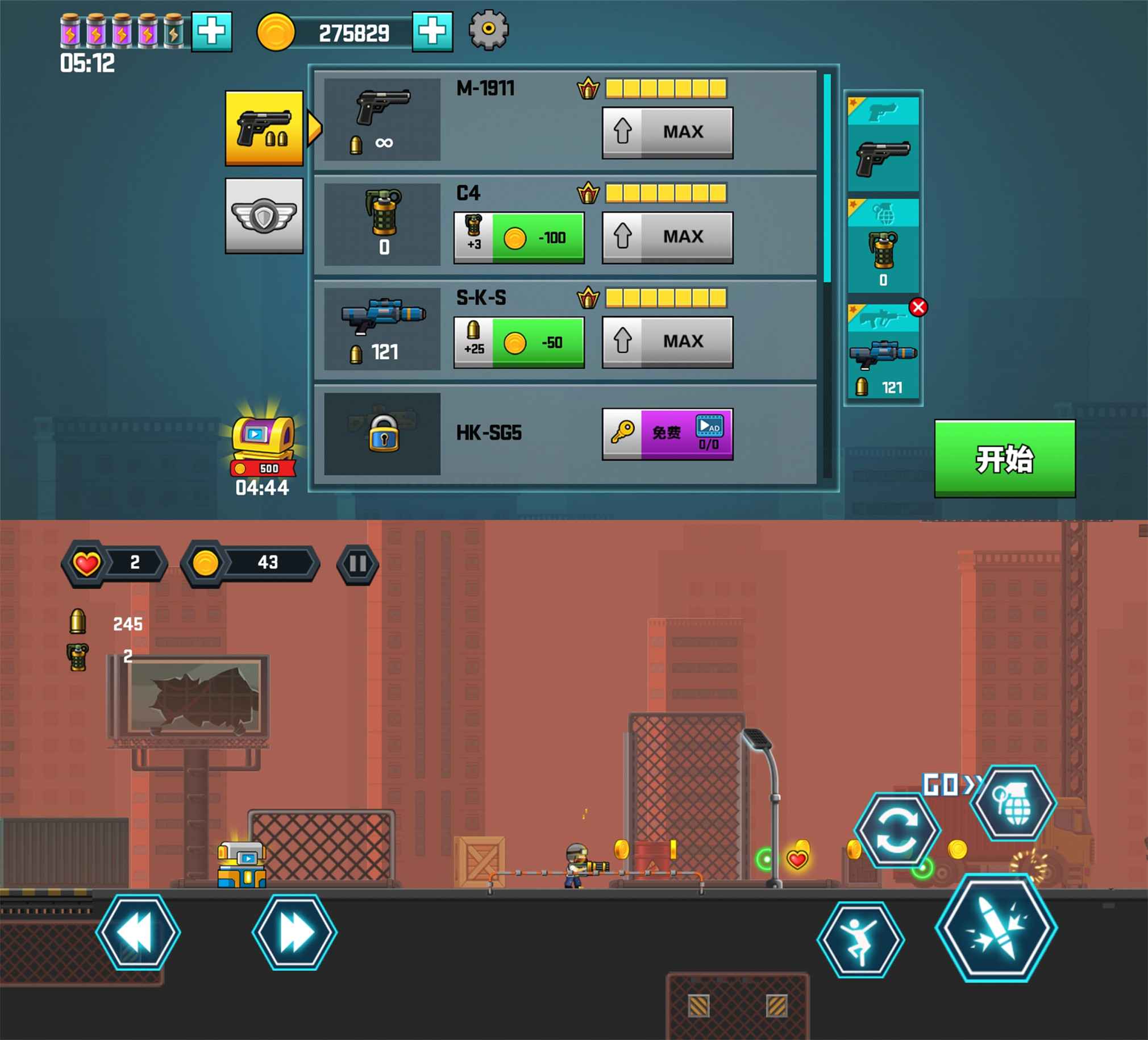Throw a grenade with the grenade button
Image resolution: width=1148 pixels, height=1040 pixels.
click(x=1013, y=802)
